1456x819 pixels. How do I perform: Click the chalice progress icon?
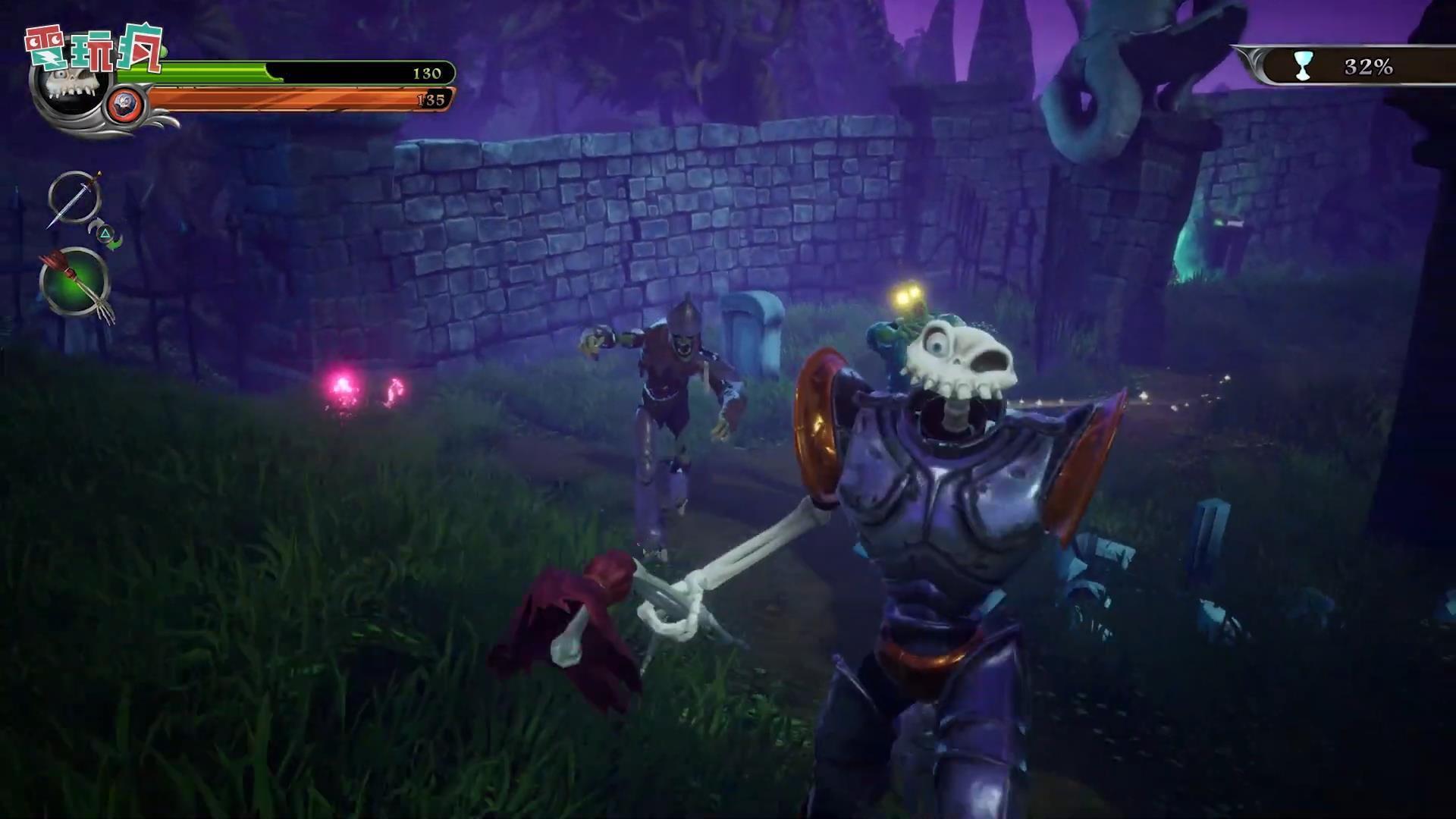[x=1302, y=67]
